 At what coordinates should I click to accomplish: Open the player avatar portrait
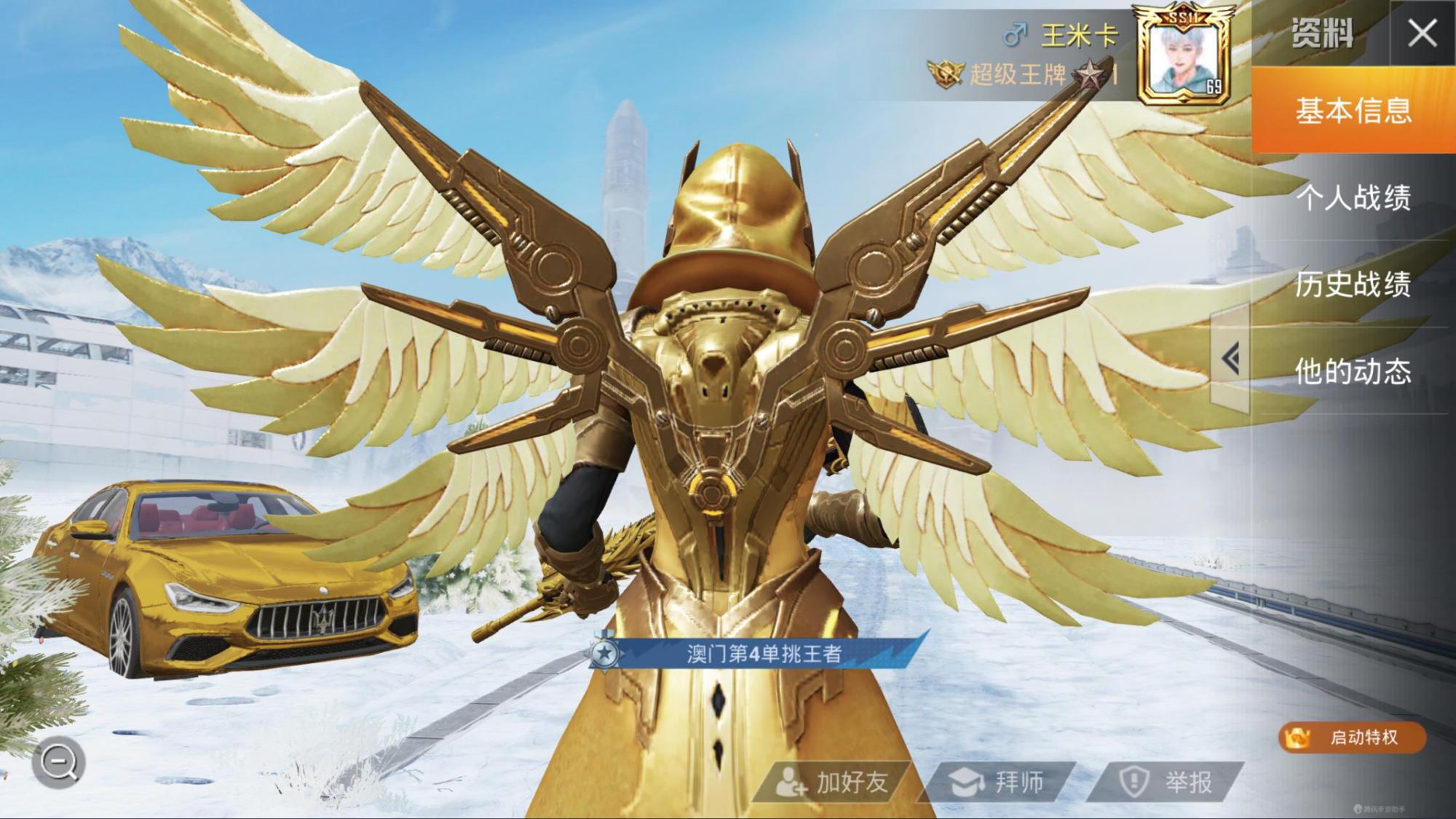1184,57
